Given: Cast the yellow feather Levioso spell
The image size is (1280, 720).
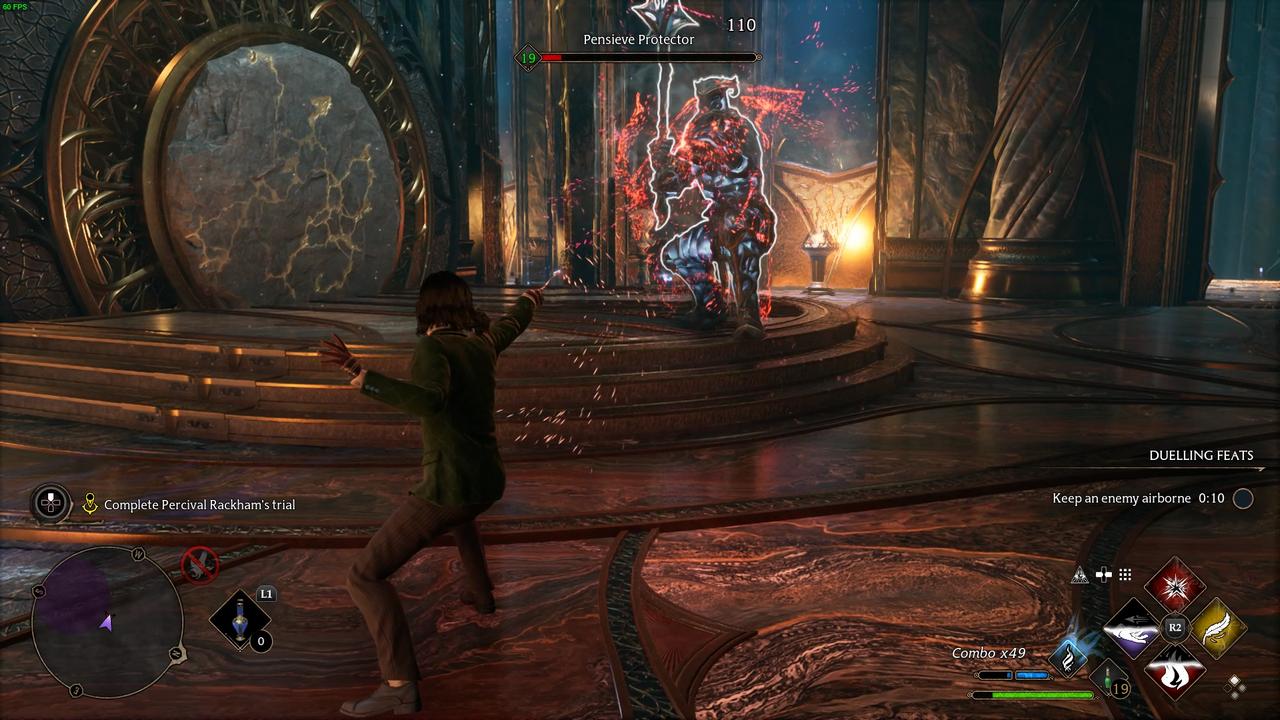Looking at the screenshot, I should coord(1217,628).
